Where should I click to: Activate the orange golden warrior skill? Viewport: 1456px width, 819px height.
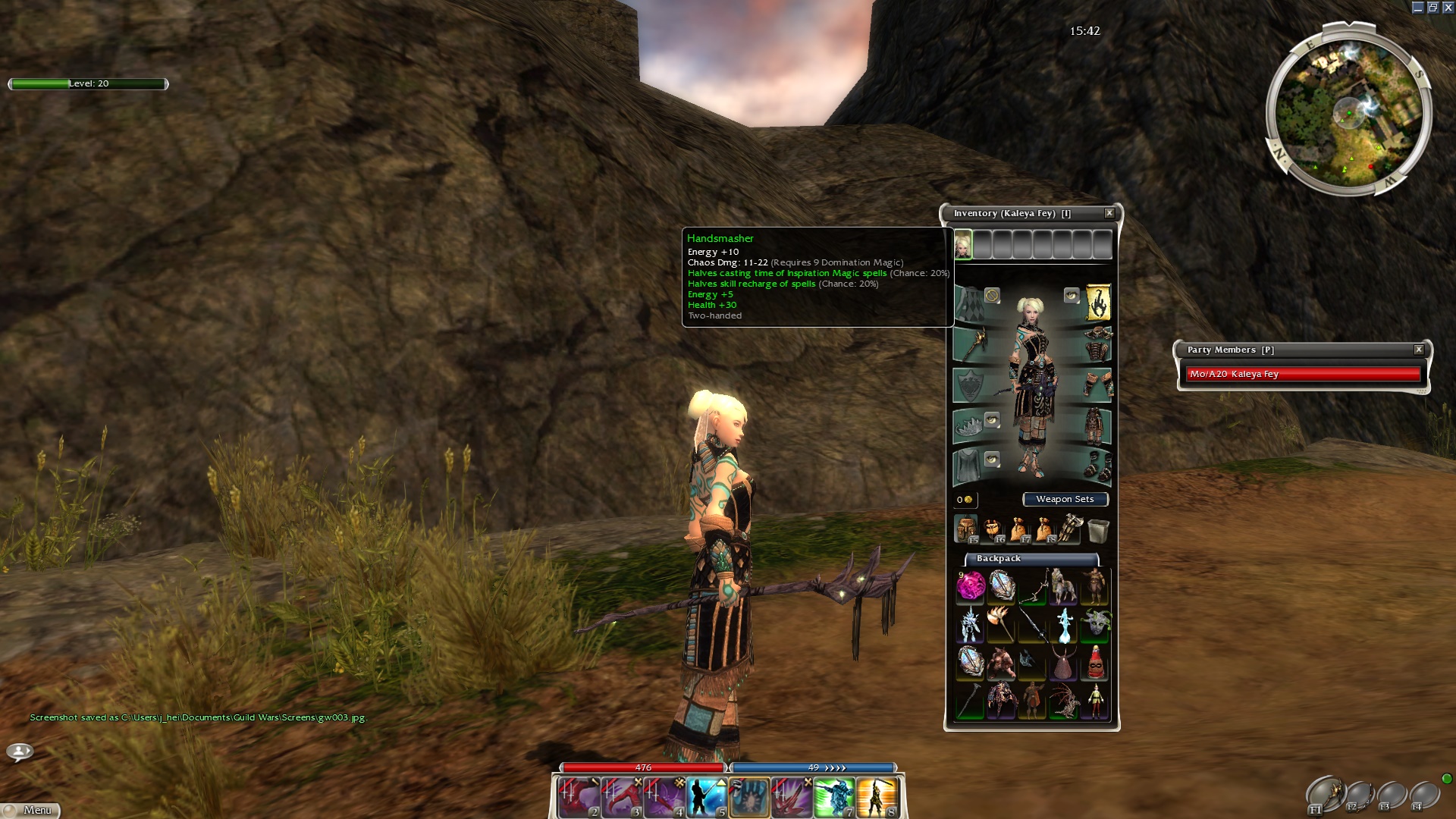tap(877, 798)
